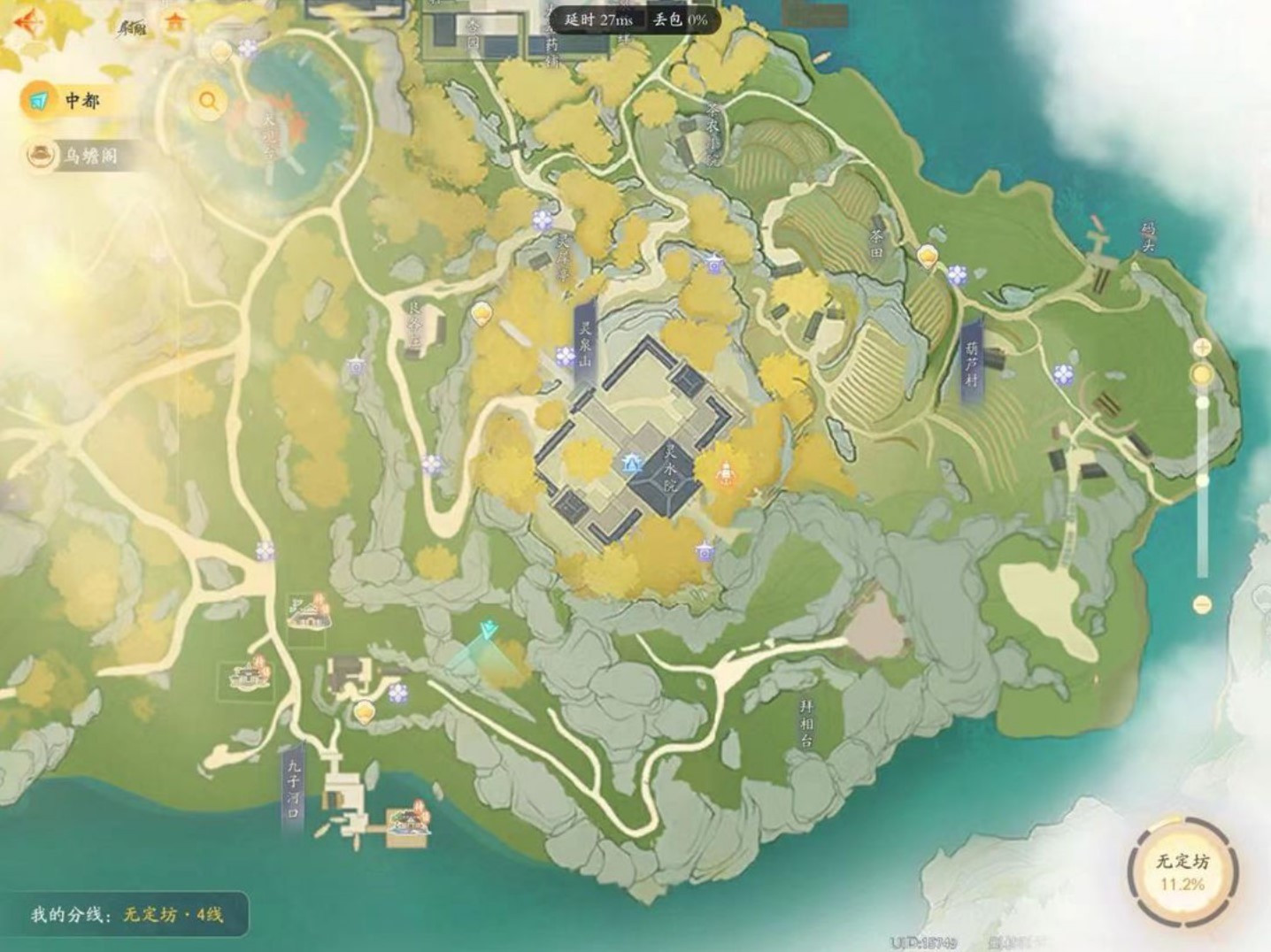Click the orange pavilion icon at top
1271x952 pixels.
177,23
